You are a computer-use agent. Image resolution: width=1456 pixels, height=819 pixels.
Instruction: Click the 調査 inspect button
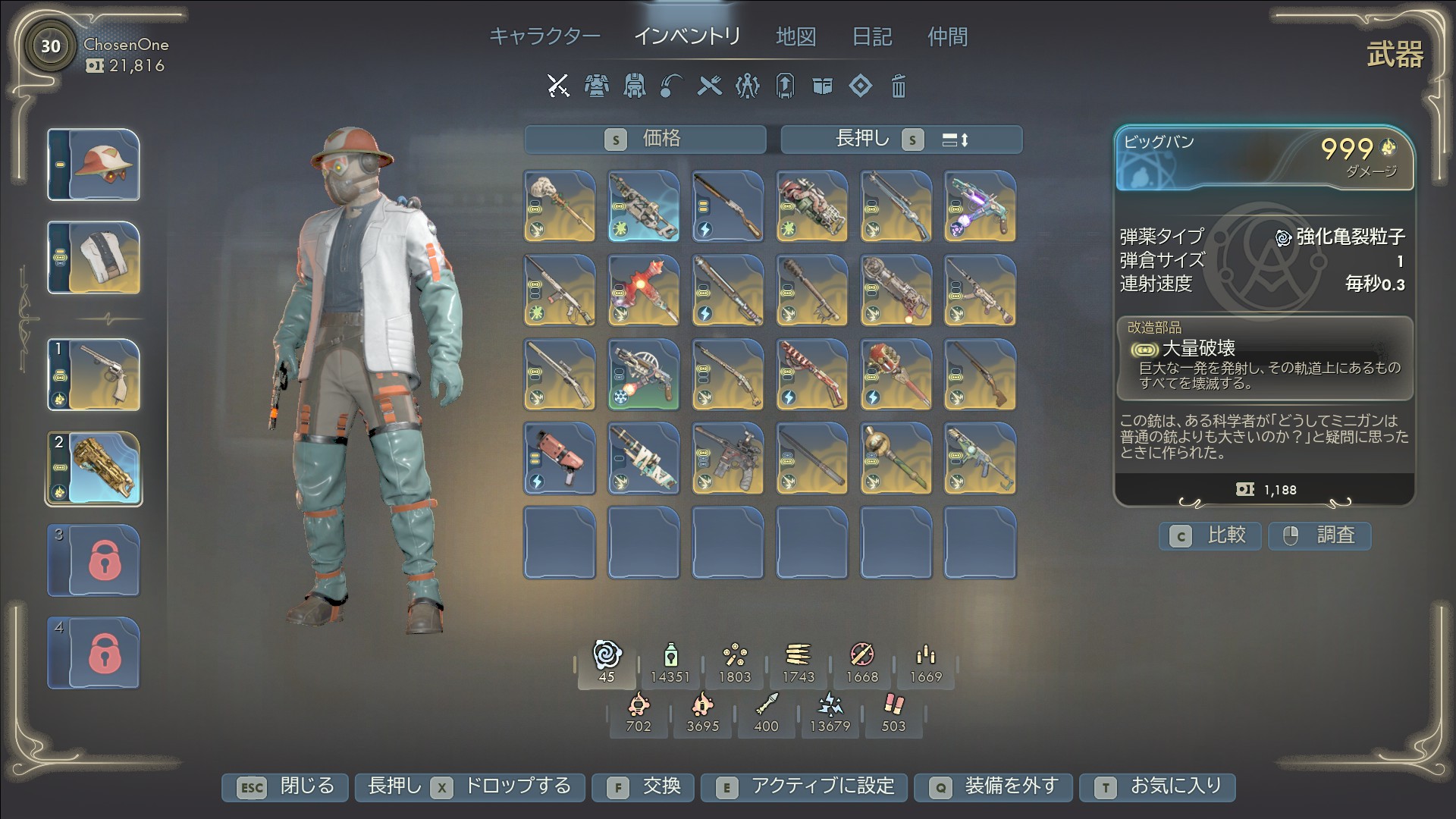click(1319, 535)
